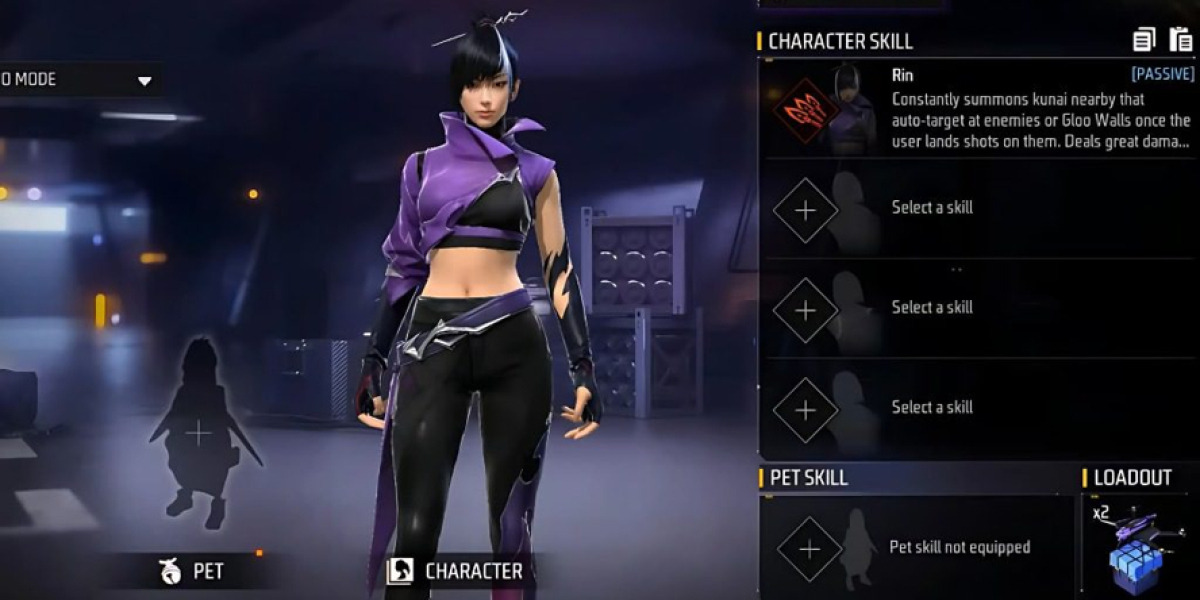
Task: Add a pet using the silhouette plus slot
Action: (x=199, y=433)
